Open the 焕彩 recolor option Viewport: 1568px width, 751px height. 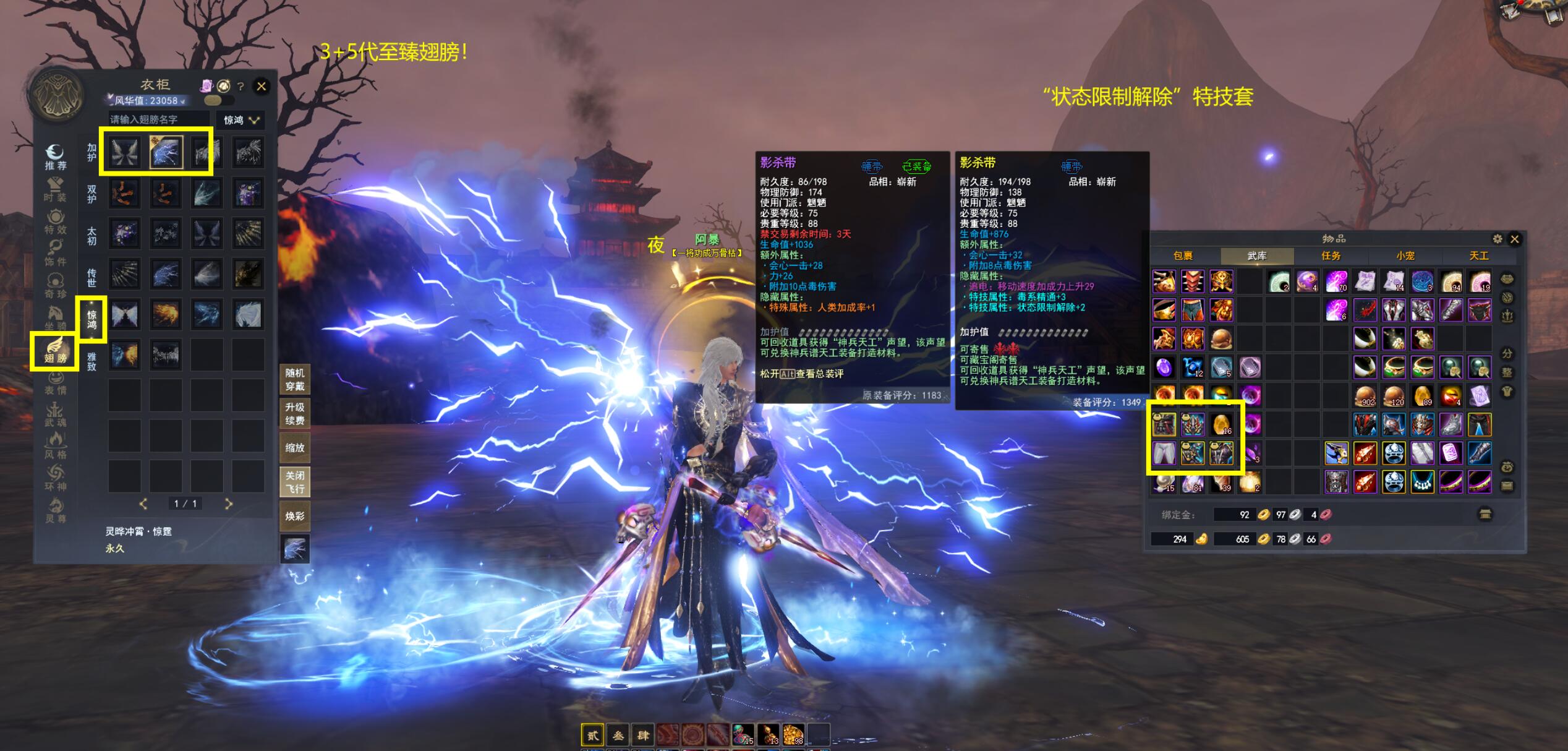pos(294,516)
